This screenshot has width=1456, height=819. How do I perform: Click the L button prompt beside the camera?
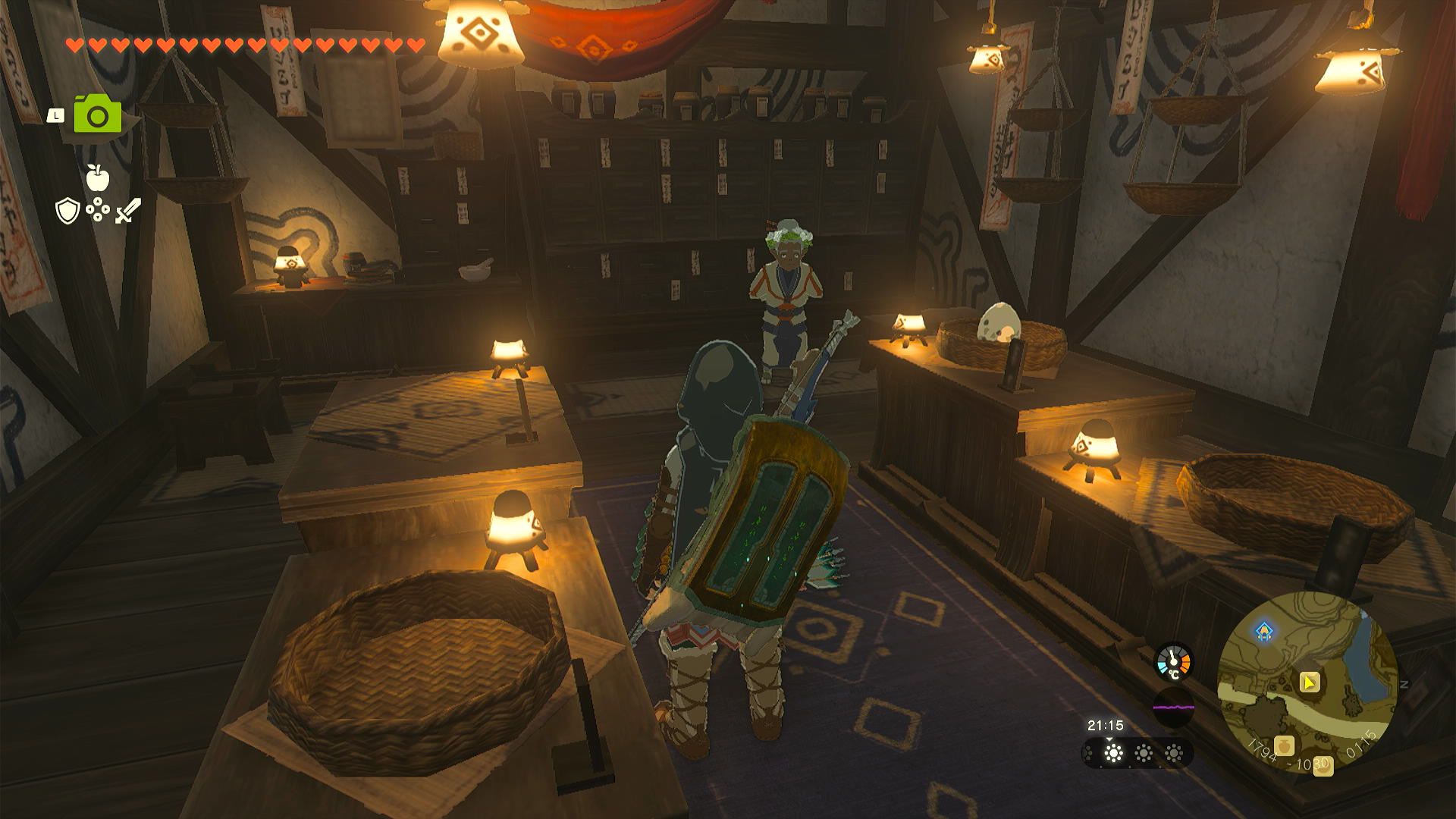coord(56,117)
